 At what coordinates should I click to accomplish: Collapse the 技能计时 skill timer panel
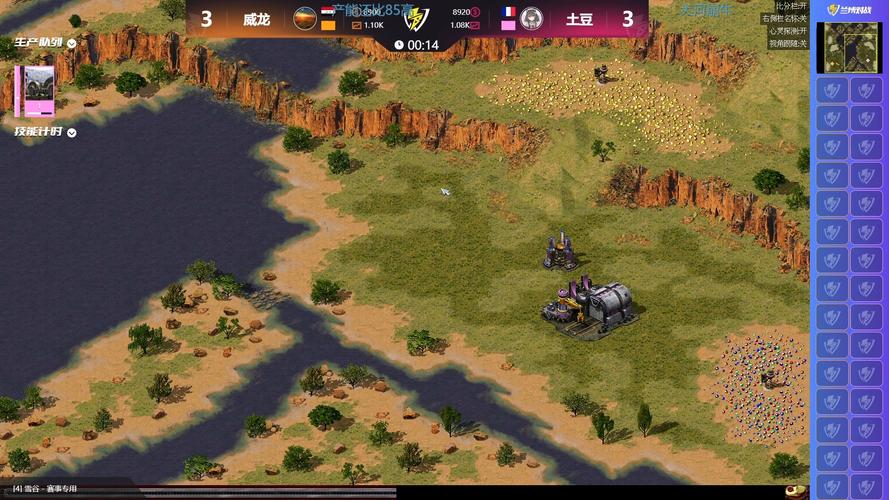(71, 132)
